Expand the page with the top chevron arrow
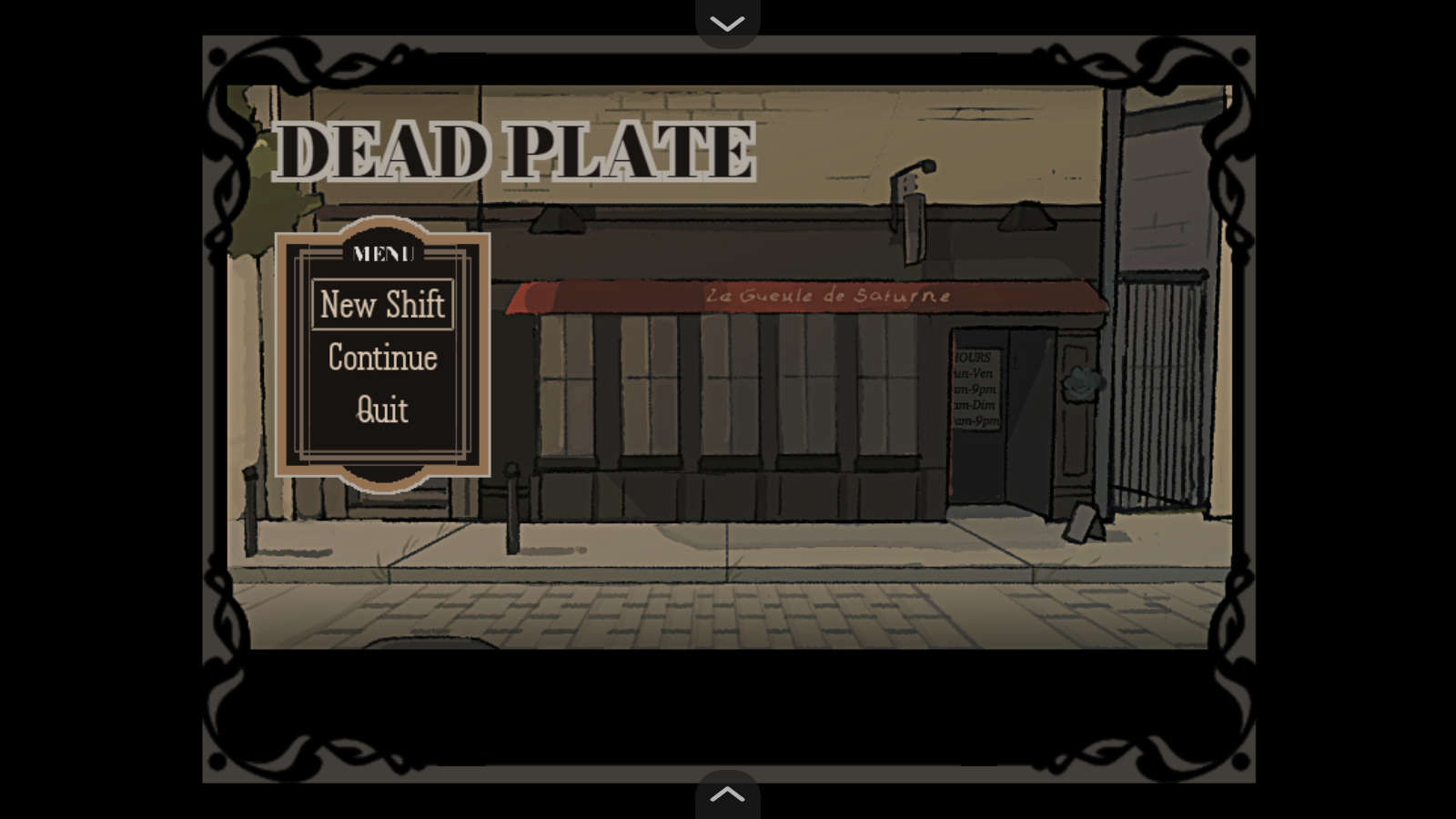The height and width of the screenshot is (819, 1456). tap(727, 22)
